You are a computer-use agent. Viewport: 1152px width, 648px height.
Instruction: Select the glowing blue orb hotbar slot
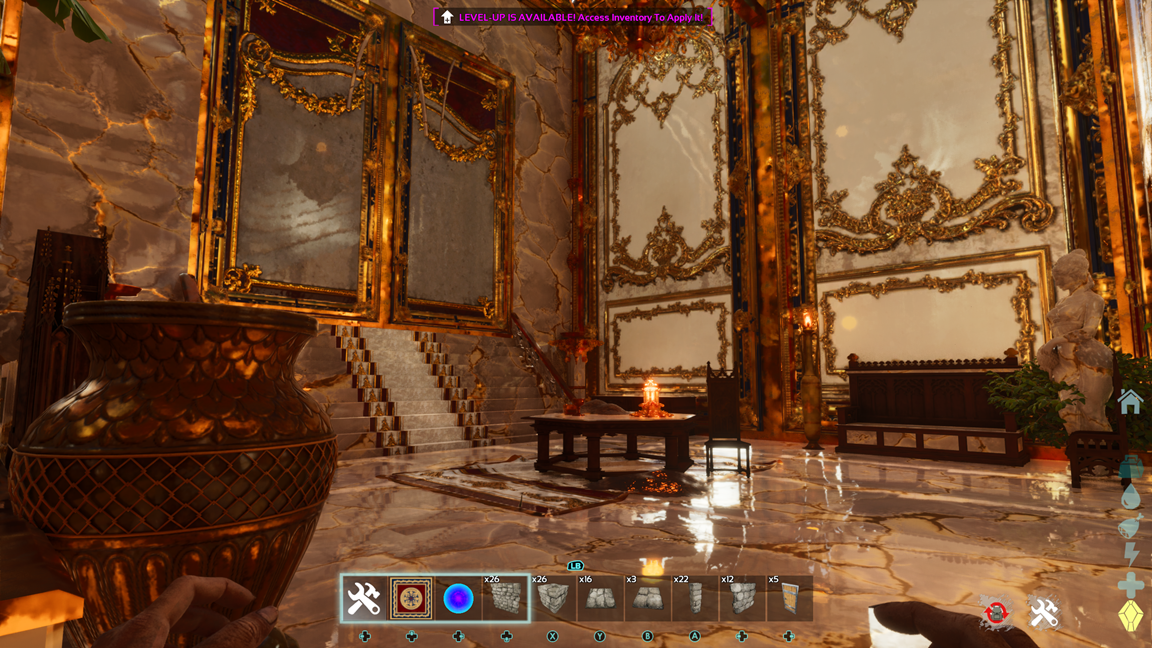(458, 598)
